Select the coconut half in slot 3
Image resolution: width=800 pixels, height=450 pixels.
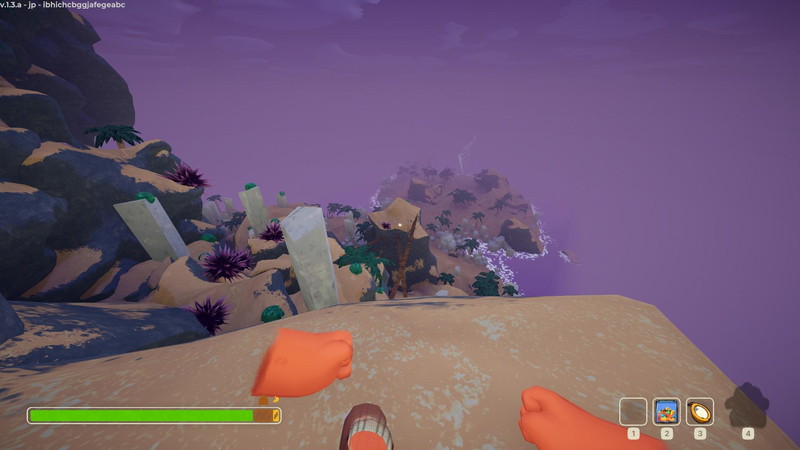click(x=700, y=411)
